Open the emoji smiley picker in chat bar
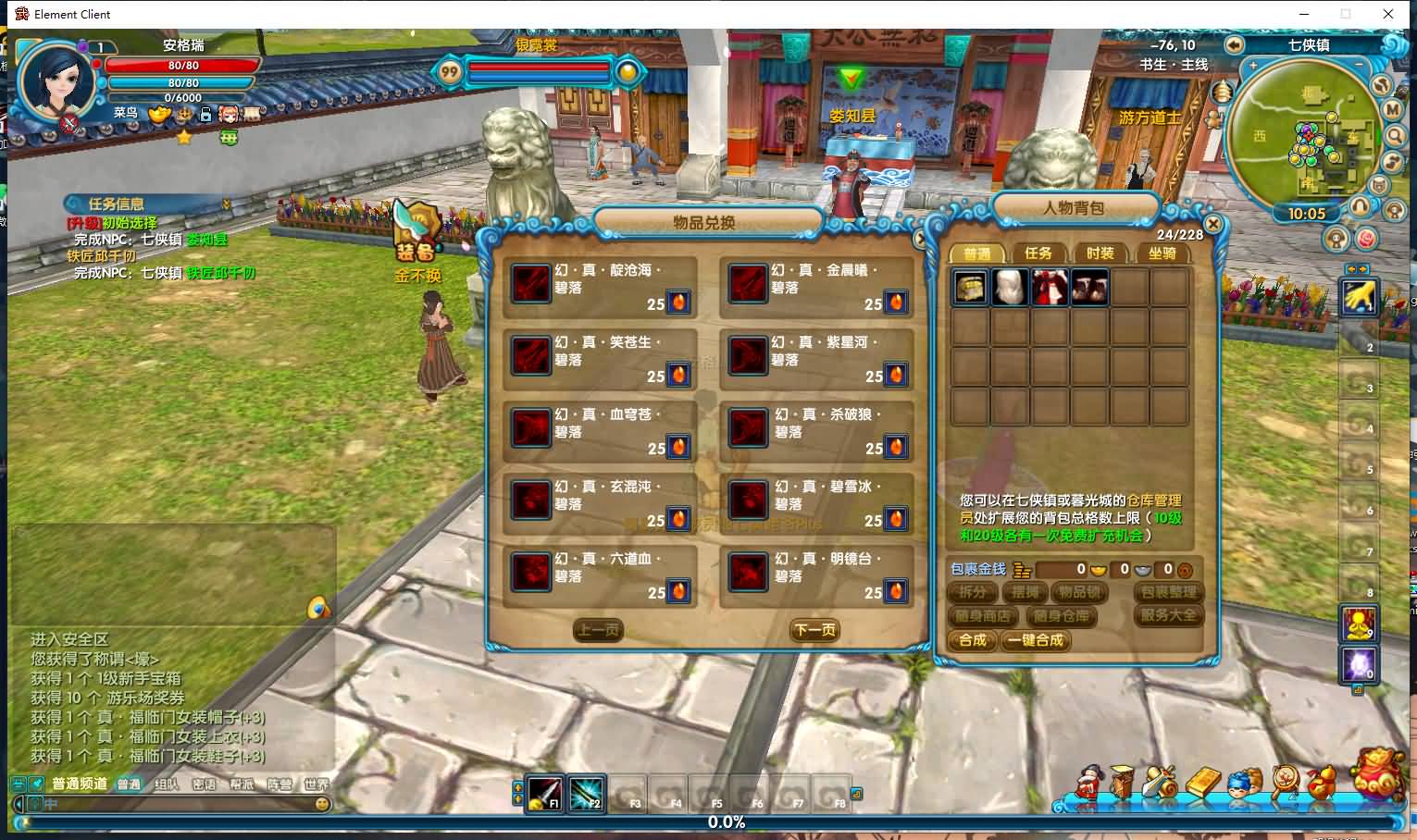1417x840 pixels. pos(320,806)
